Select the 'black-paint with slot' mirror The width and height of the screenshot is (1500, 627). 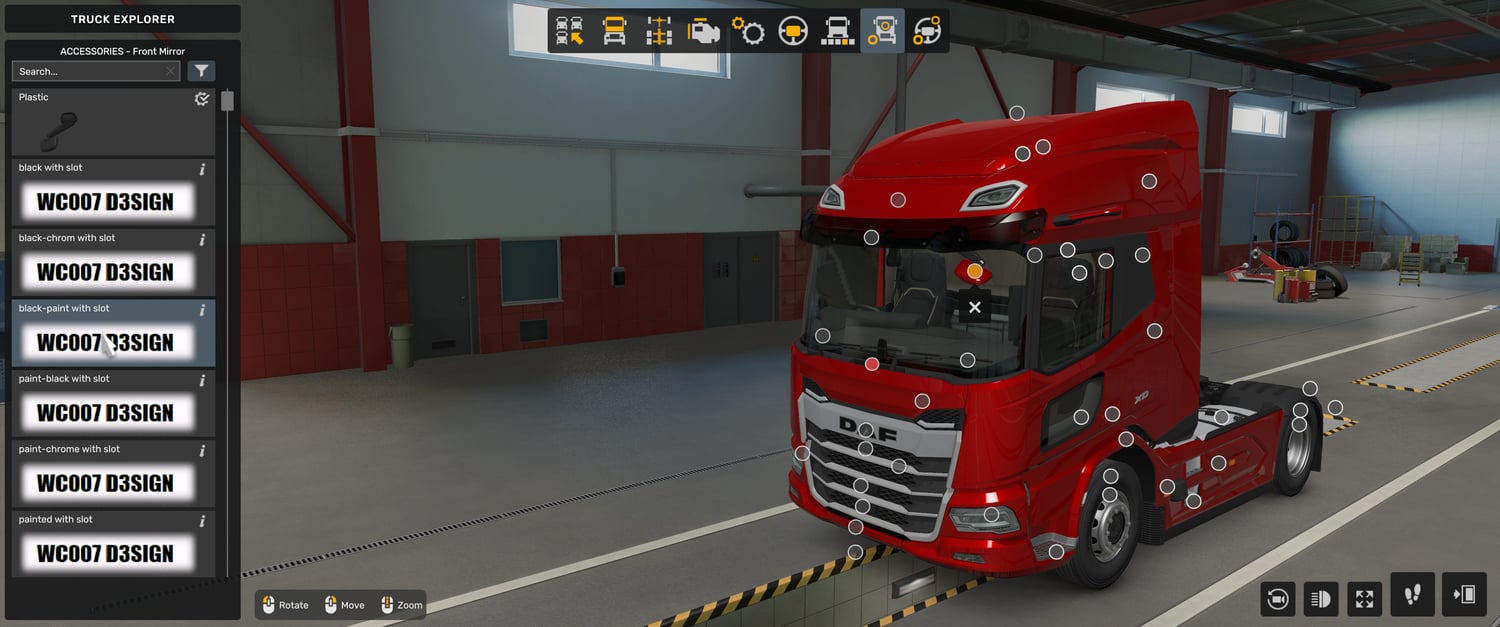pos(105,342)
